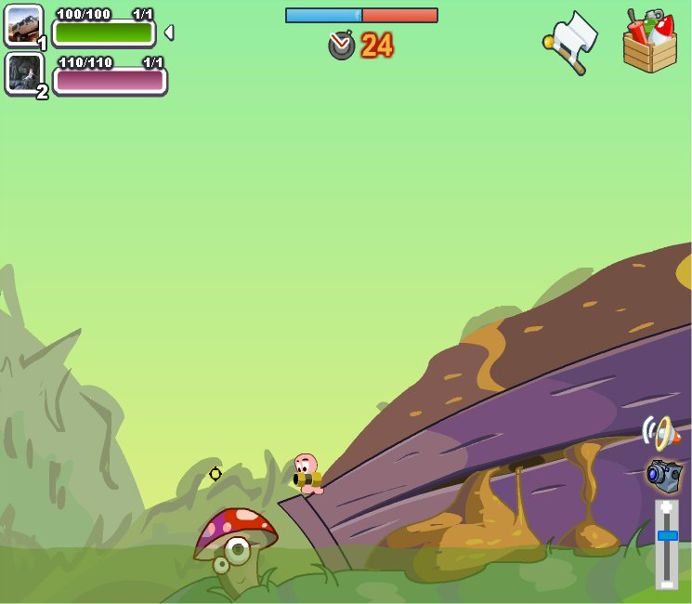Click the white surrender flag icon
The height and width of the screenshot is (604, 692).
(573, 42)
